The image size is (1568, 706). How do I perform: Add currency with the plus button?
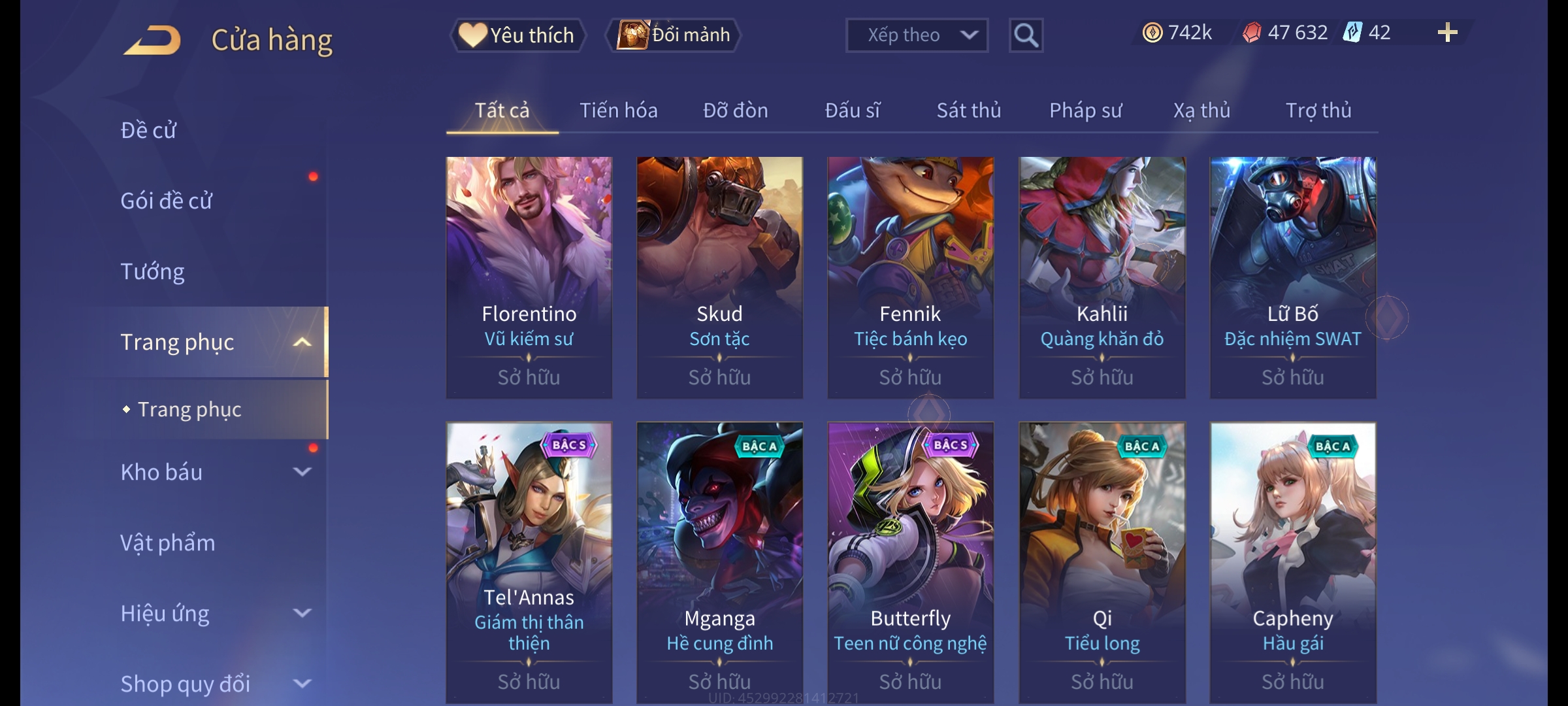pos(1447,33)
